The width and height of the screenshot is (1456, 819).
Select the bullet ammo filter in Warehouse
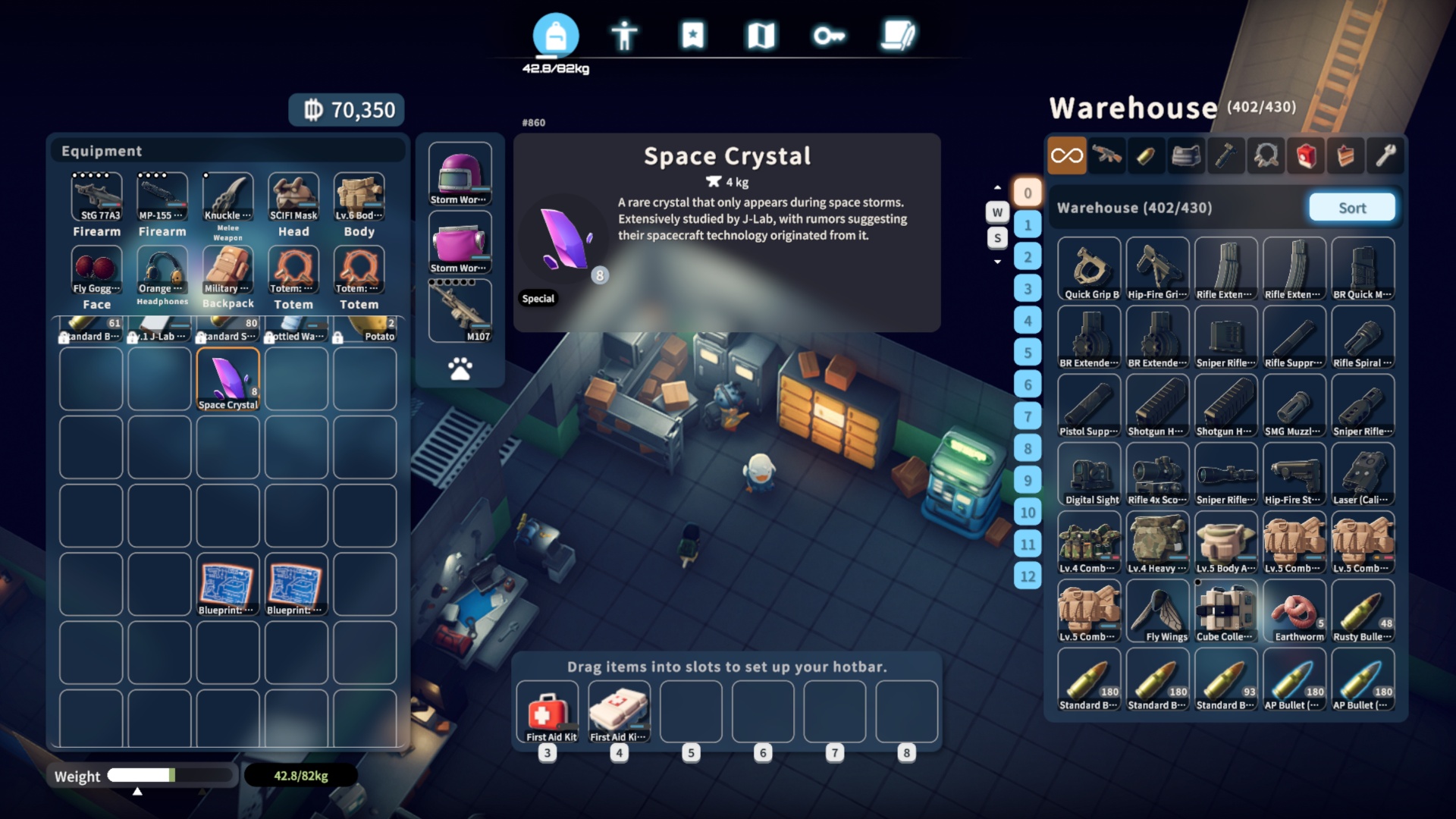(1147, 155)
